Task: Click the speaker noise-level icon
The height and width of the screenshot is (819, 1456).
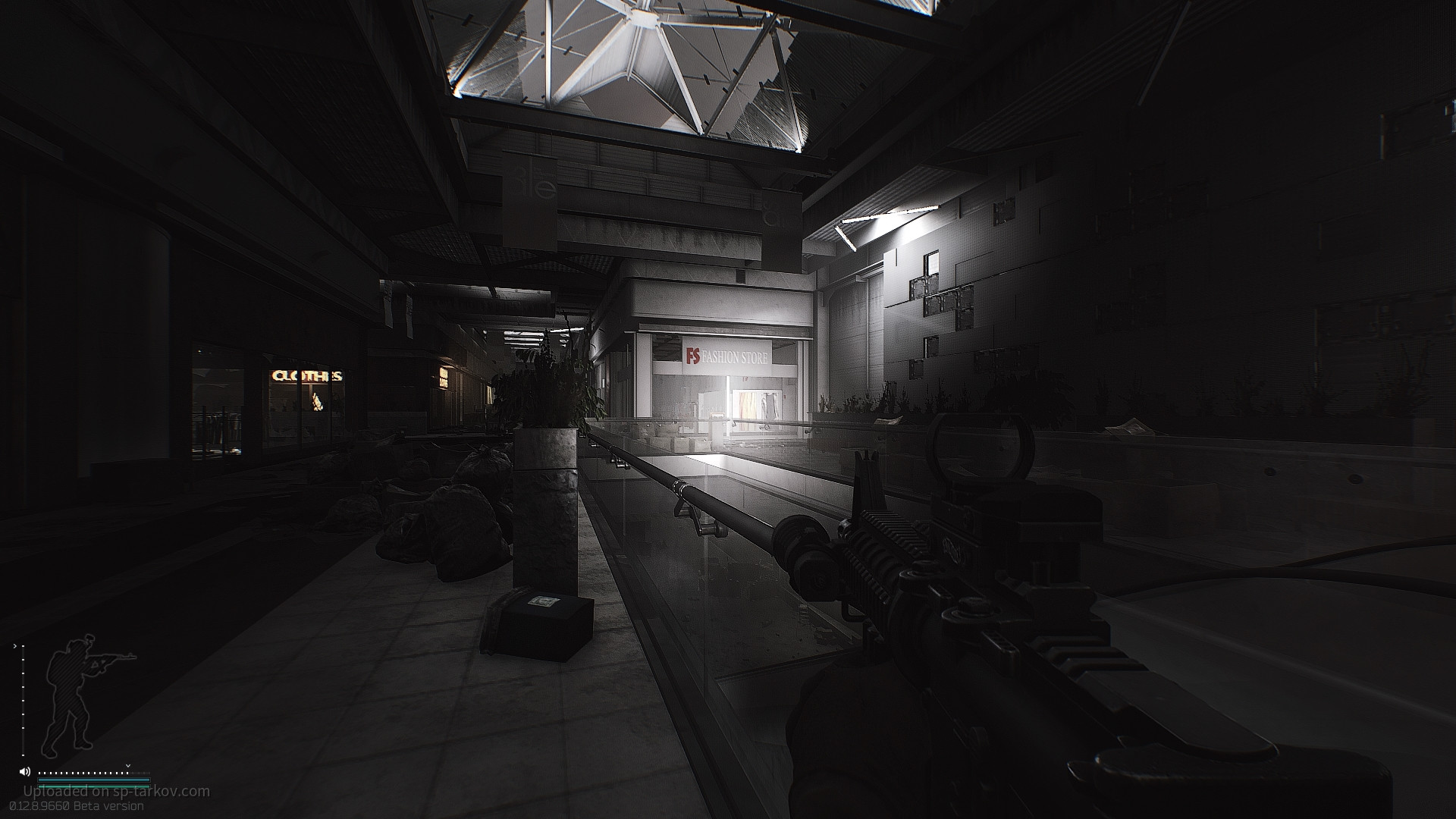Action: click(x=25, y=772)
